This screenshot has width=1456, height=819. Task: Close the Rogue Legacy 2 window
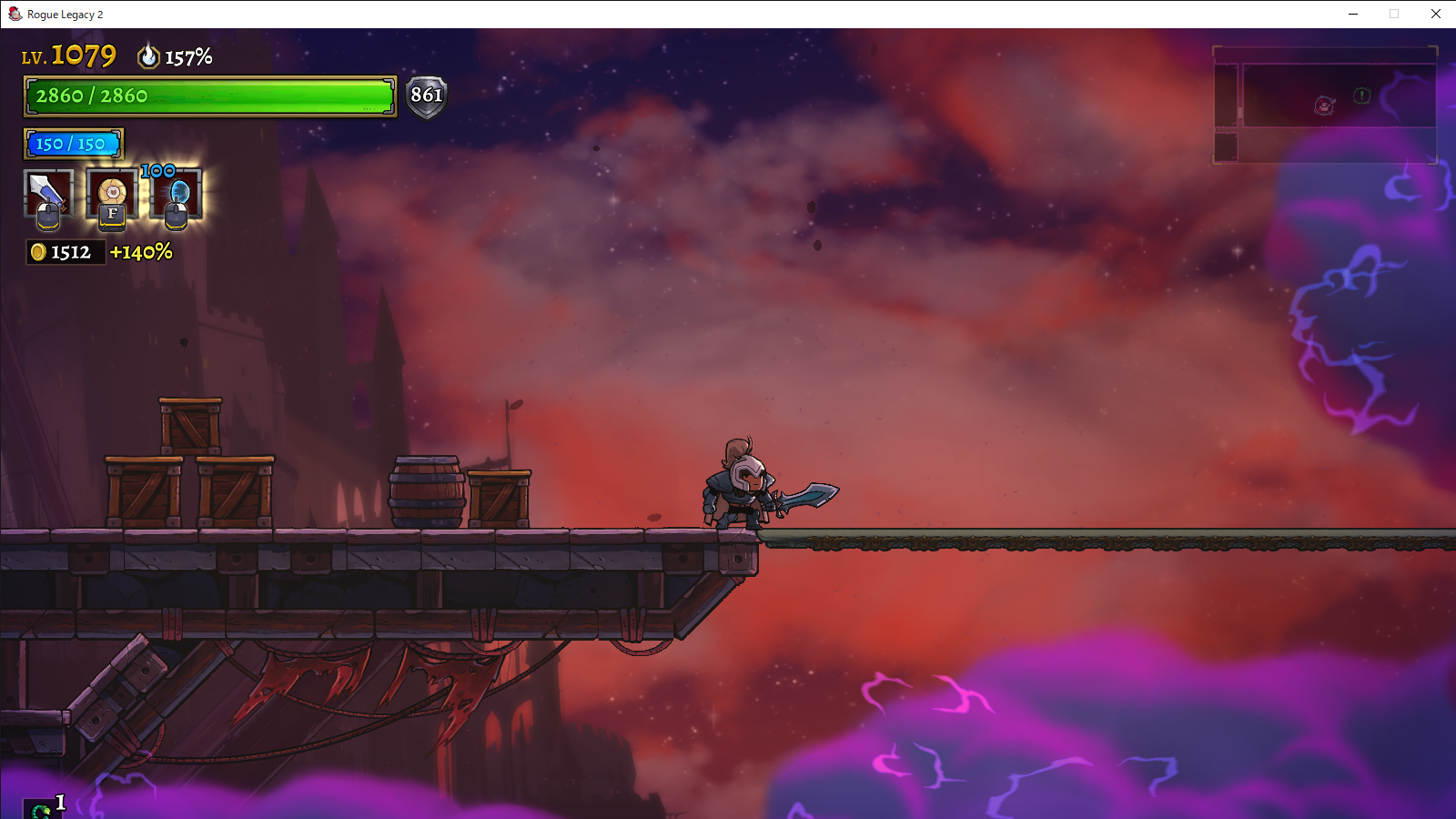point(1435,14)
